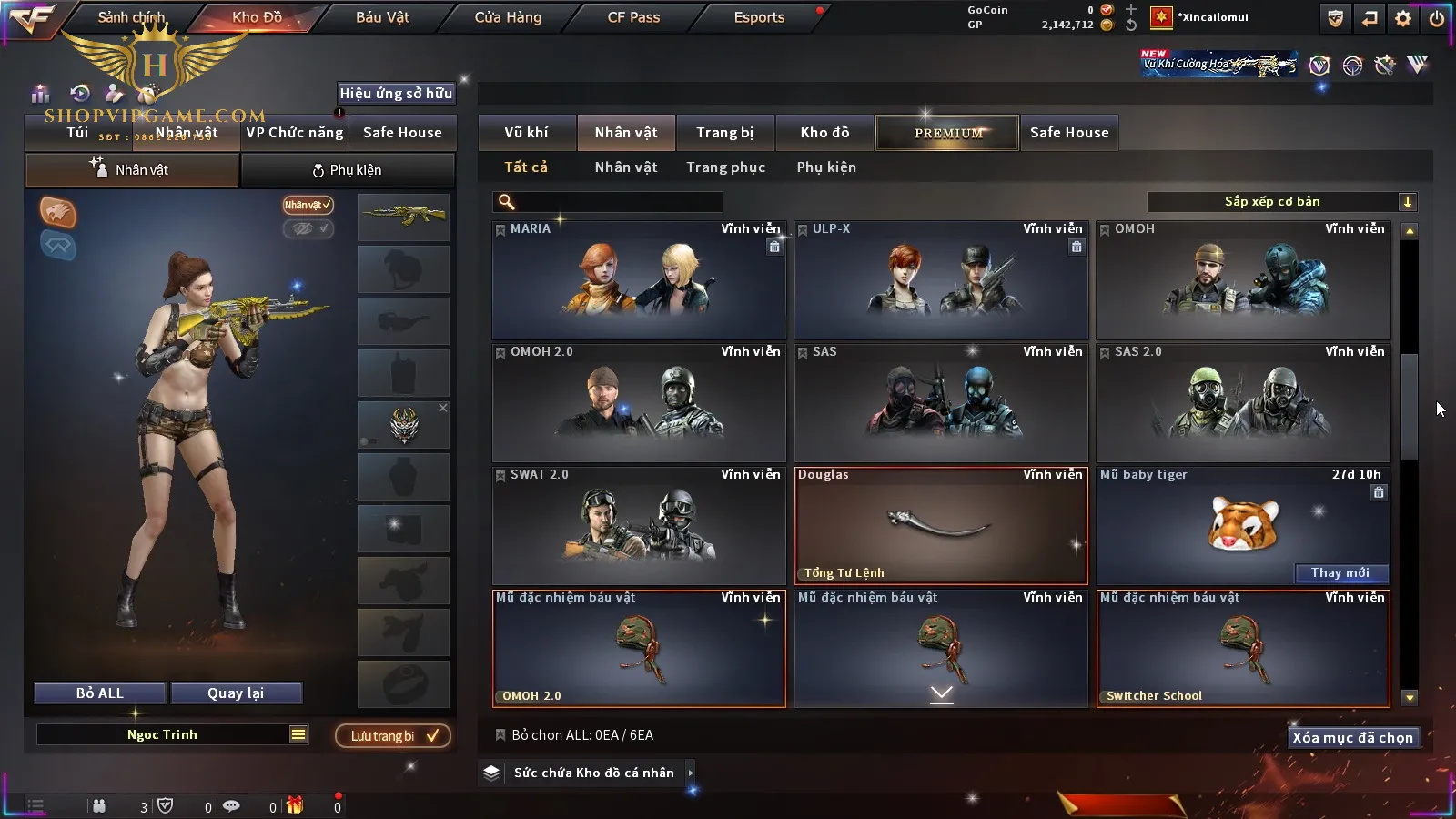Screen dimensions: 1456x819
Task: Save loadout with Lưu trang bị
Action: (393, 736)
